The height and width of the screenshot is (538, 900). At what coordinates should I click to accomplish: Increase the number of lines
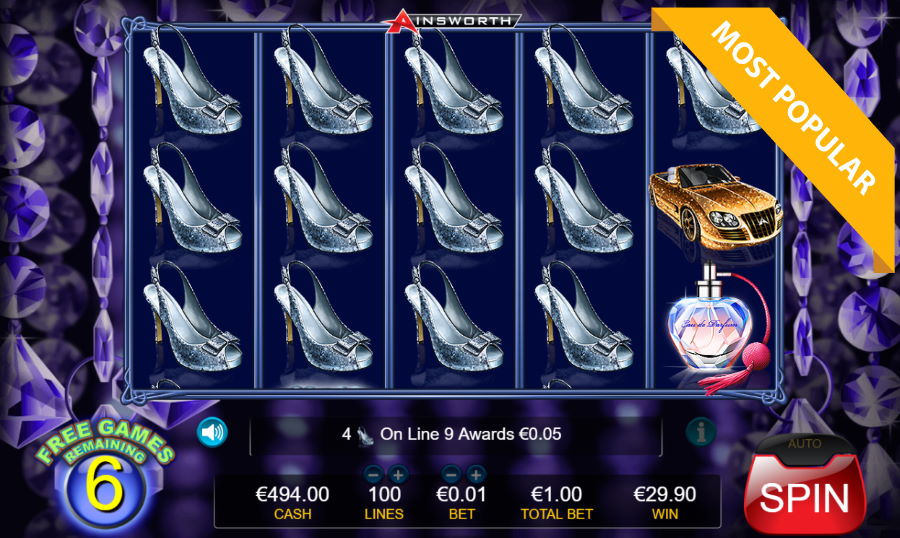coord(397,474)
